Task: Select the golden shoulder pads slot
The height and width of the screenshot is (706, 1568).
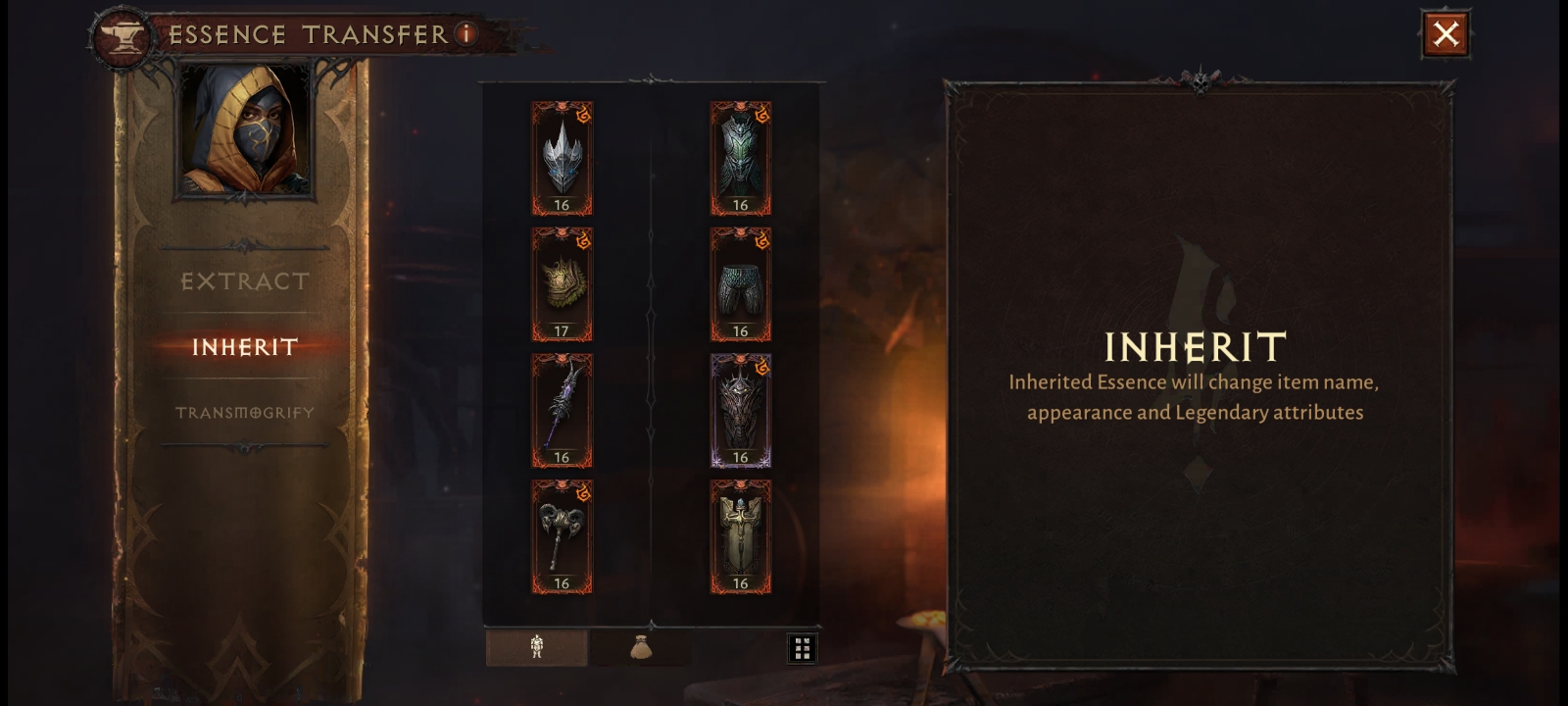Action: point(562,284)
